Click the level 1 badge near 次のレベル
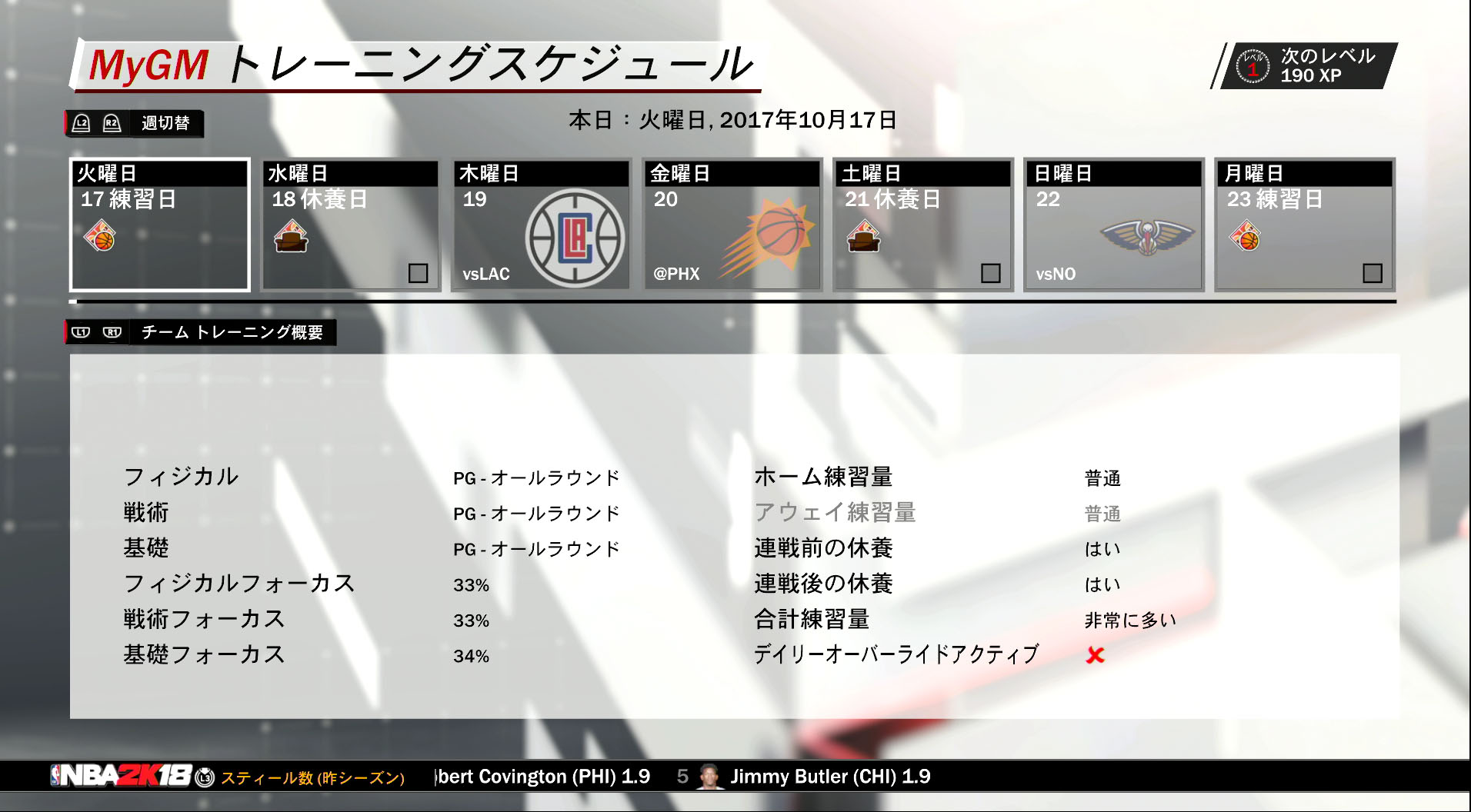 click(1253, 66)
